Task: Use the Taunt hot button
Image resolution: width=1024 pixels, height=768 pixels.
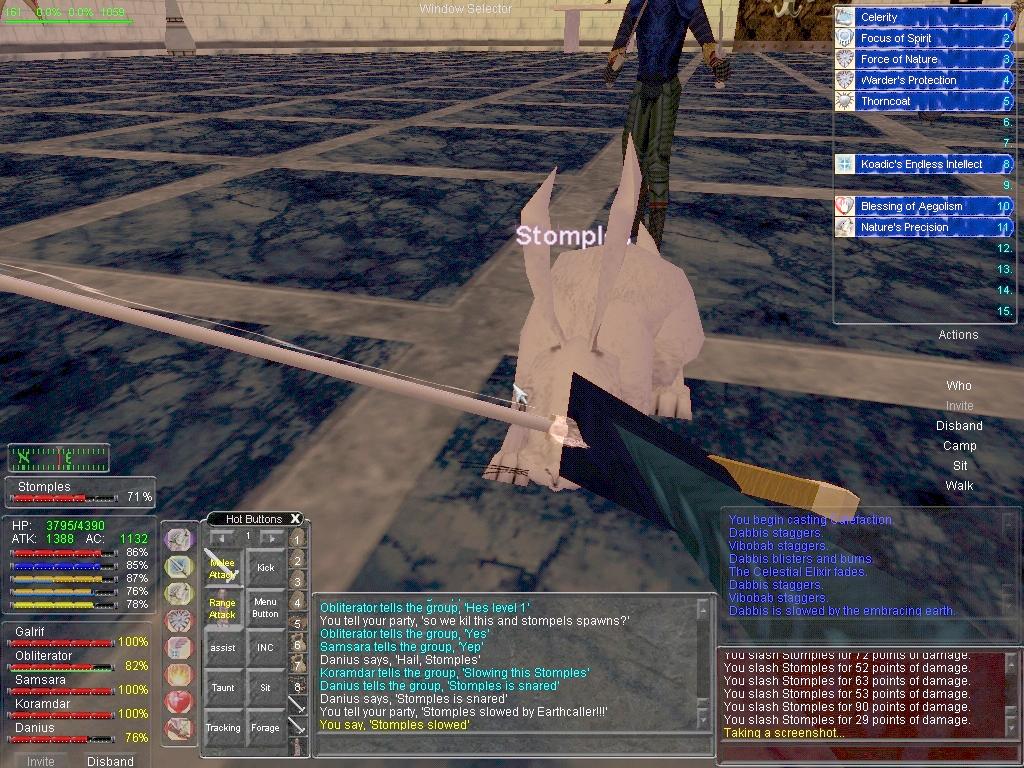Action: tap(222, 688)
